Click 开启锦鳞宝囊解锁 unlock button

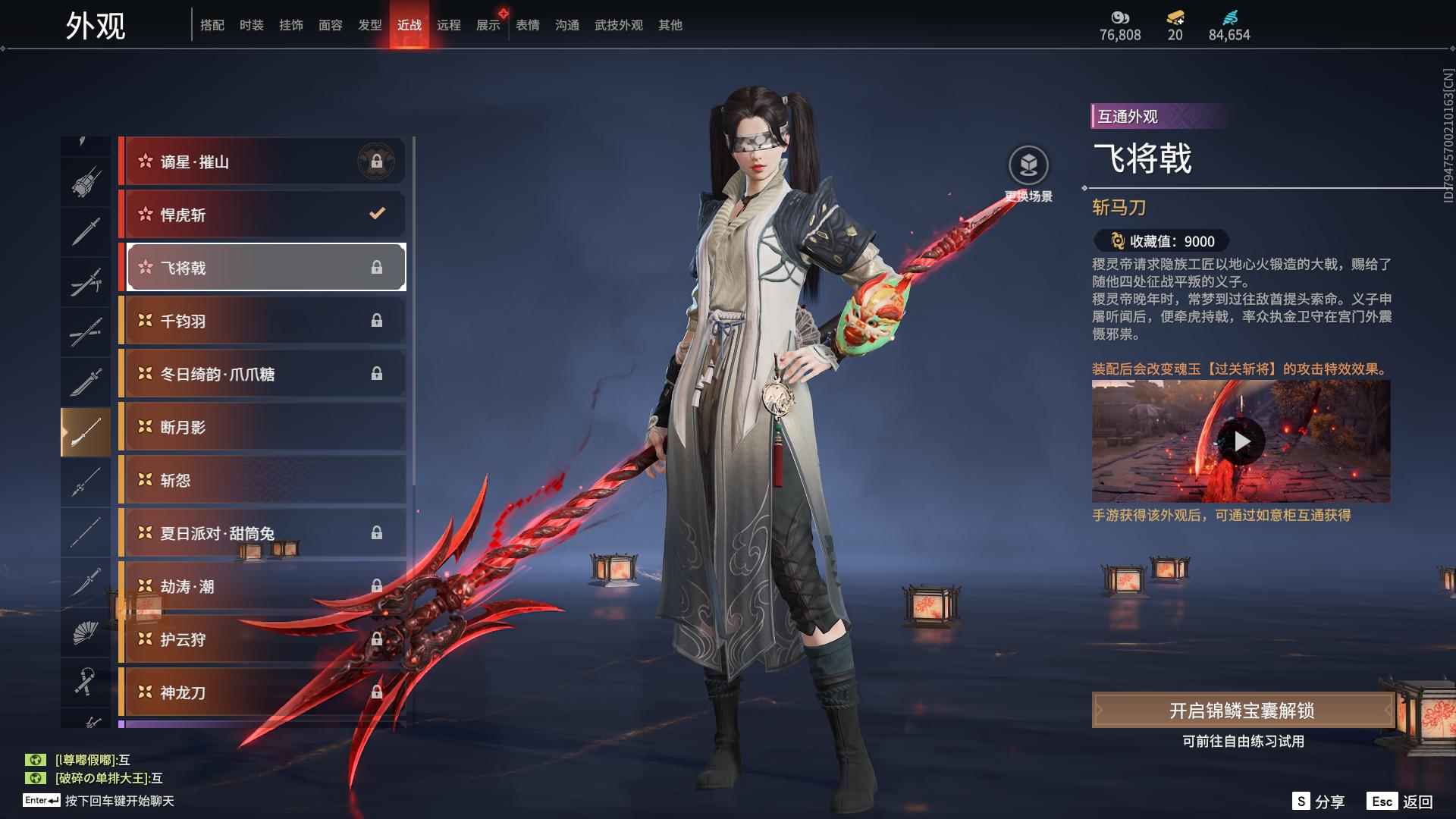[x=1241, y=711]
